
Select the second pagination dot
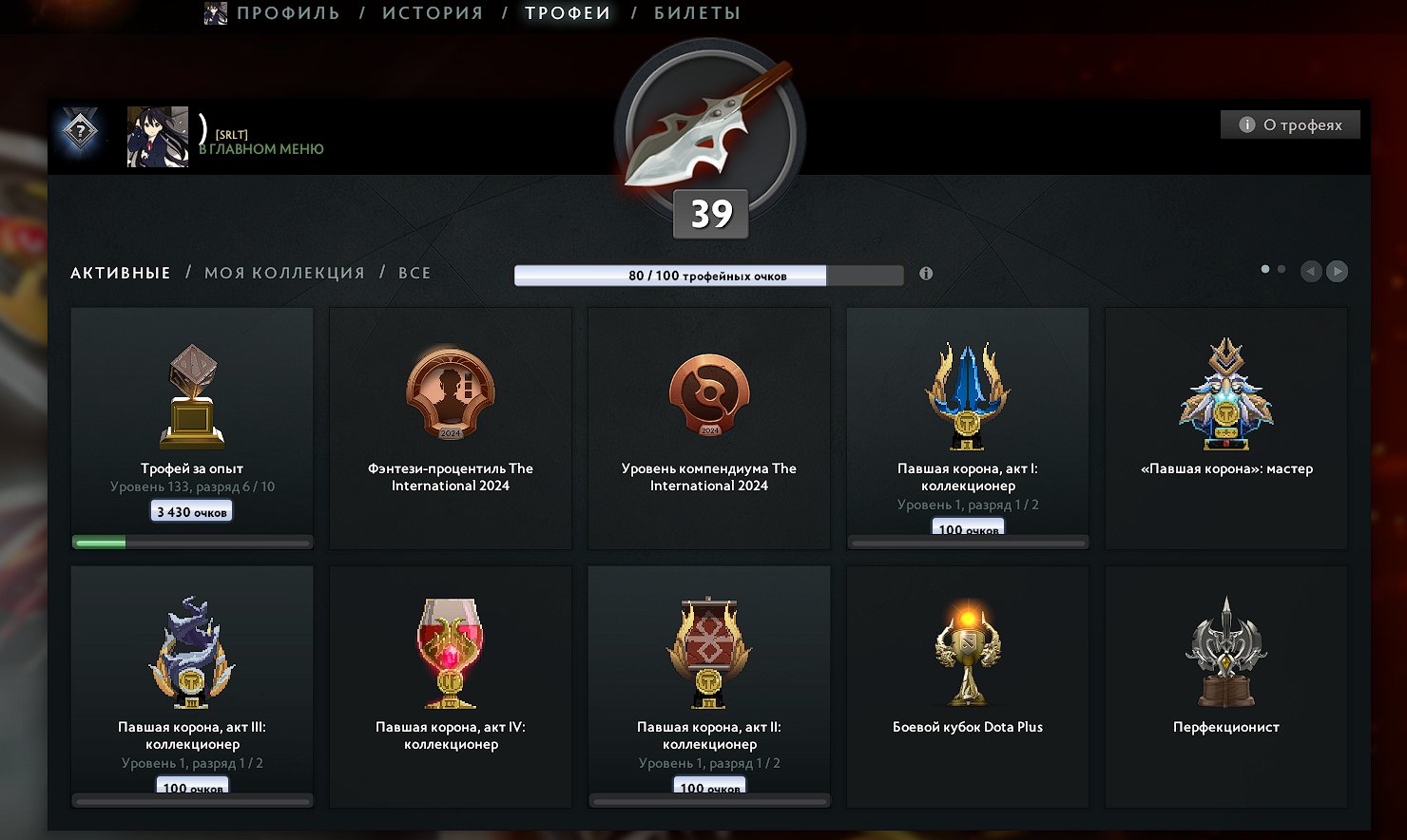pyautogui.click(x=1281, y=269)
